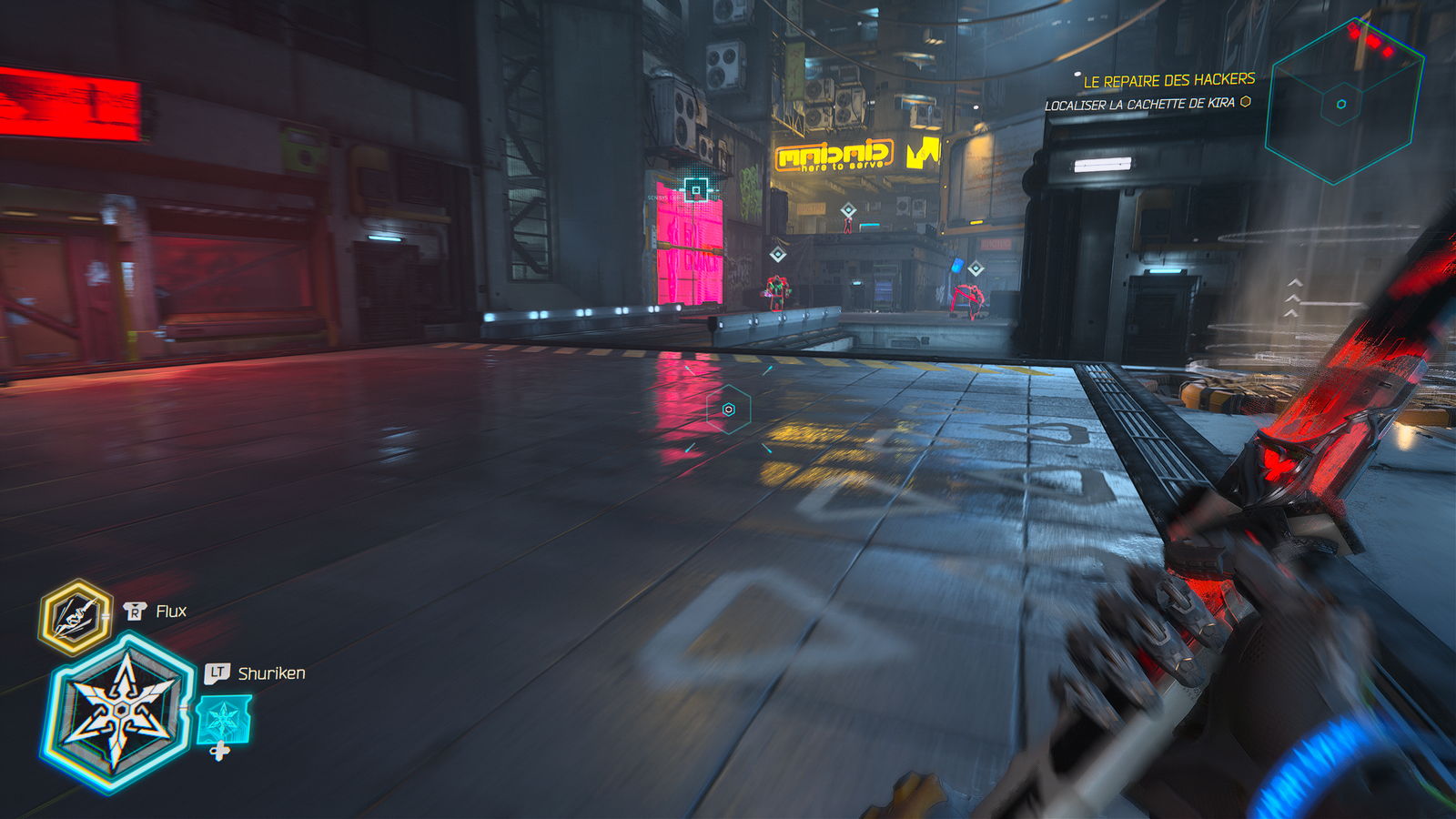Open the LE REPAIRE DES HACKERS mission title
1456x819 pixels.
[1168, 80]
